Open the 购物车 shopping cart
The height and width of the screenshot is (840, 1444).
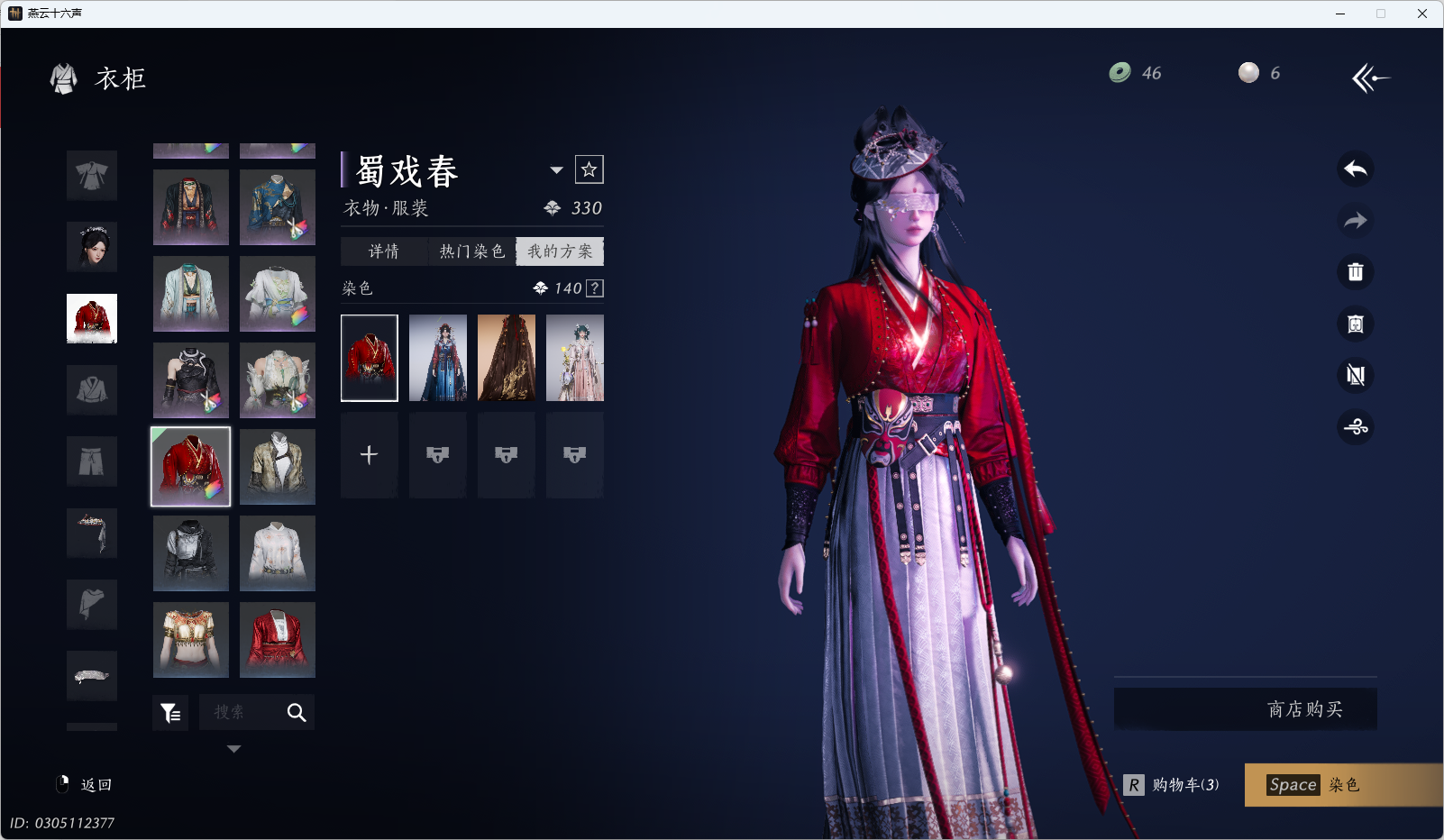pos(1173,785)
